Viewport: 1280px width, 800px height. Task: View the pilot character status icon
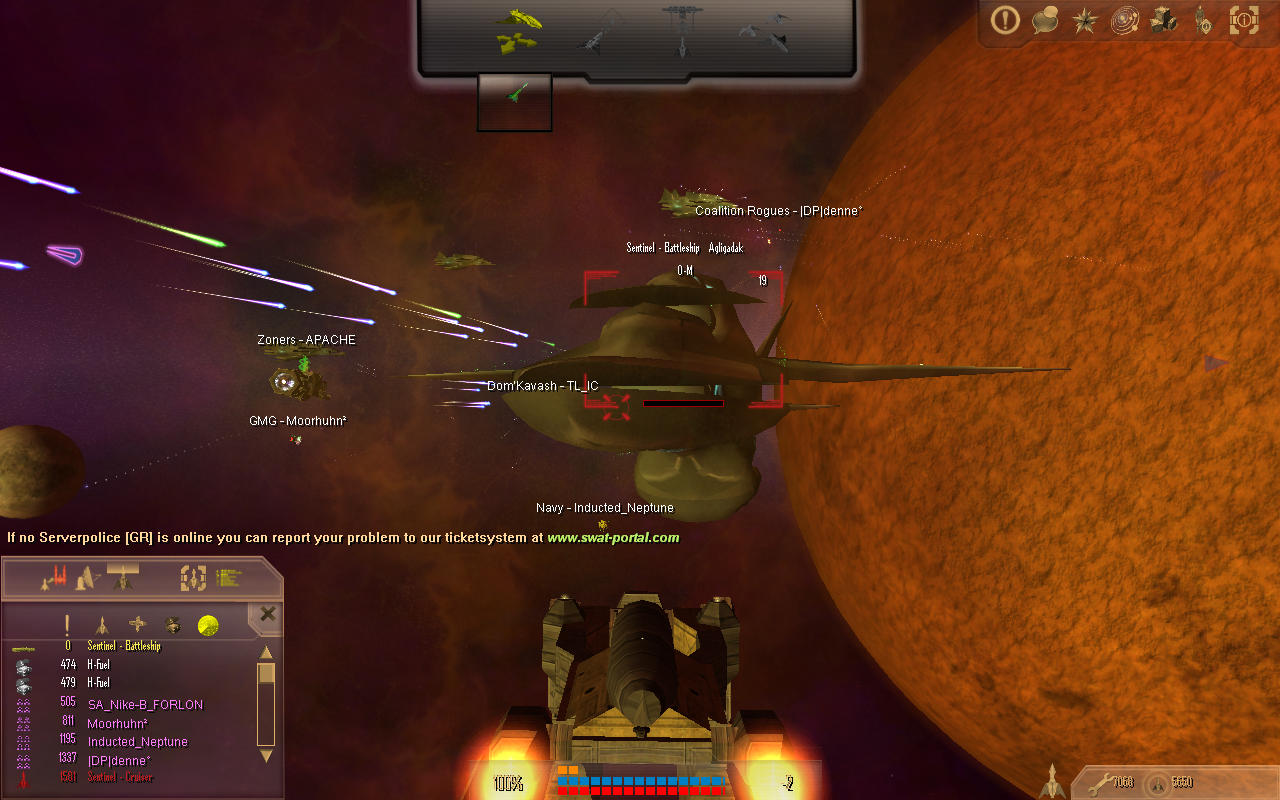(1203, 20)
